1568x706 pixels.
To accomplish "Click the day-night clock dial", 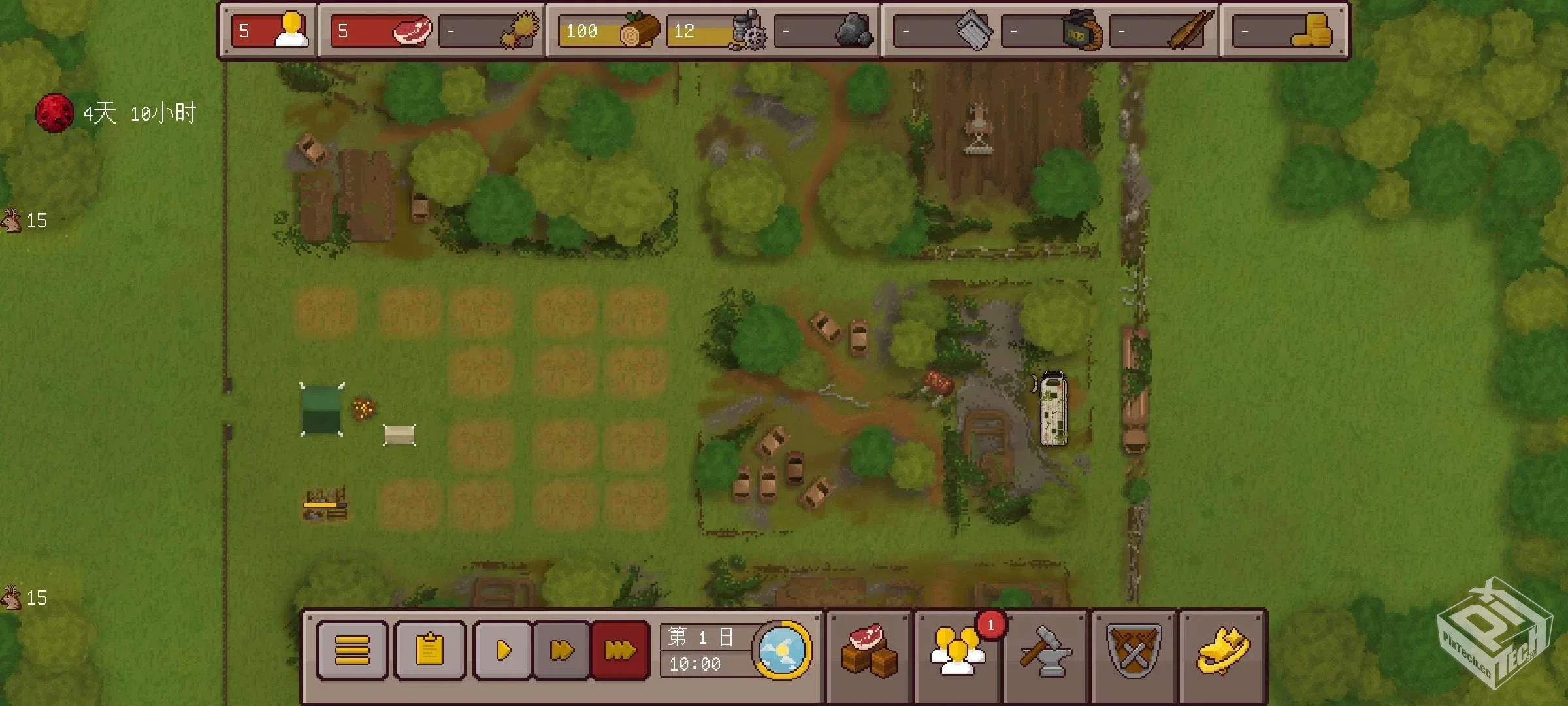I will [x=782, y=650].
